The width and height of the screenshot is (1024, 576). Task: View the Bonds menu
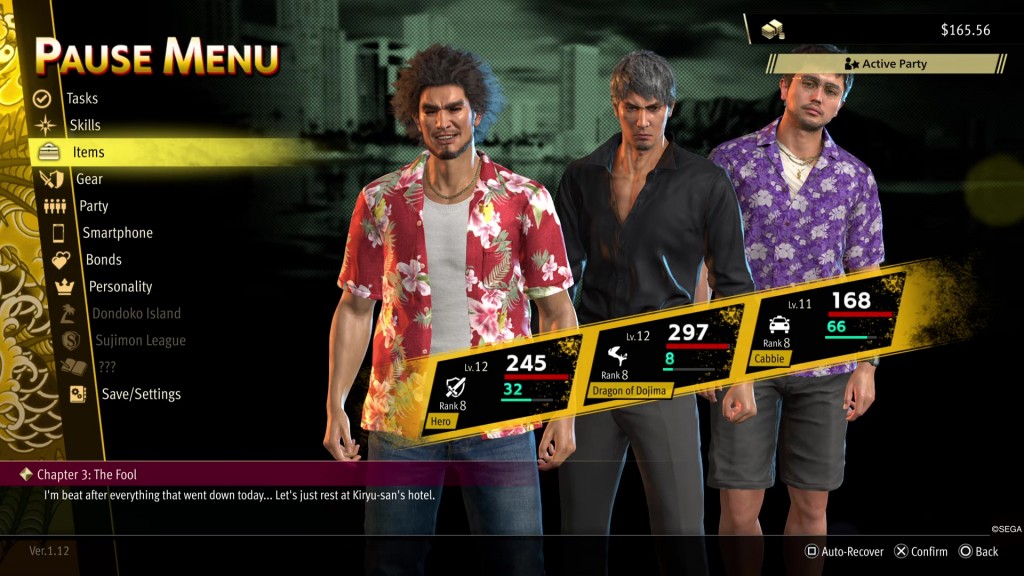click(103, 260)
